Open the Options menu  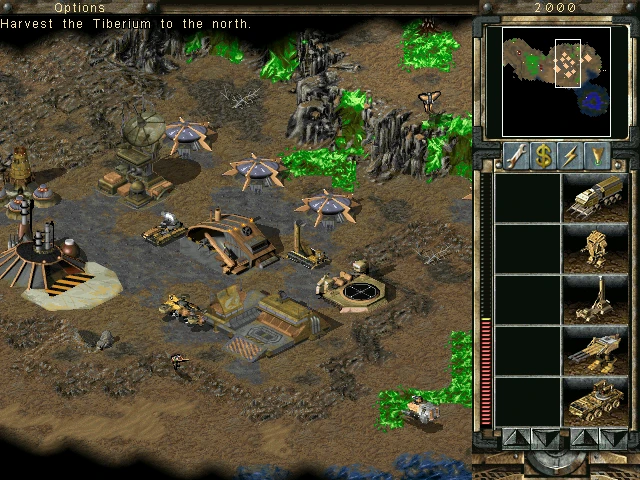click(x=79, y=8)
